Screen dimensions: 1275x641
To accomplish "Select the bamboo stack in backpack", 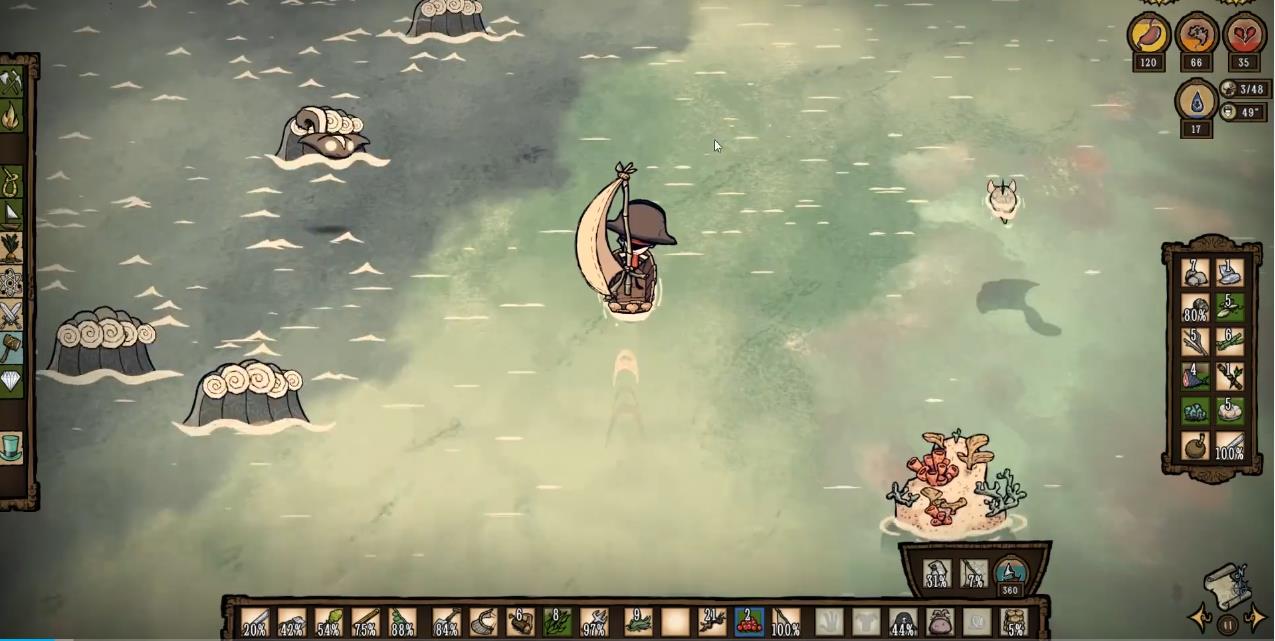I will click(1229, 342).
